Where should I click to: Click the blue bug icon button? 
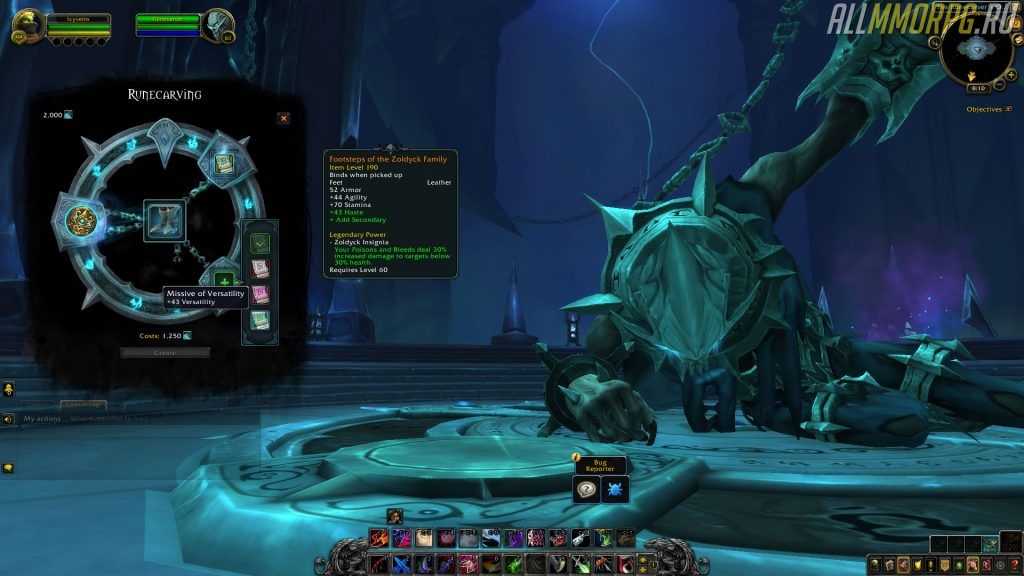615,489
